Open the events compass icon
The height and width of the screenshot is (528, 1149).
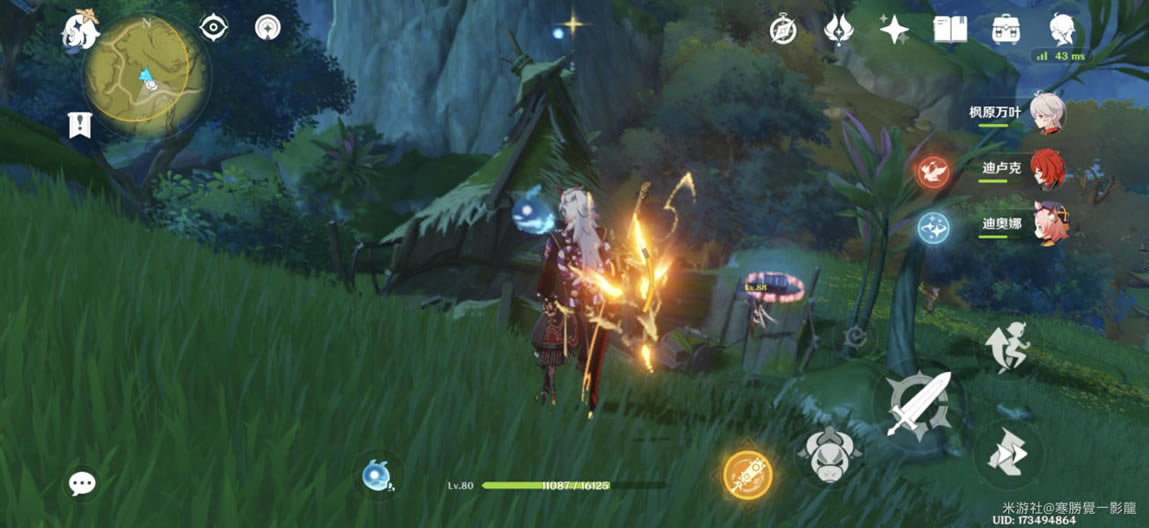point(782,29)
